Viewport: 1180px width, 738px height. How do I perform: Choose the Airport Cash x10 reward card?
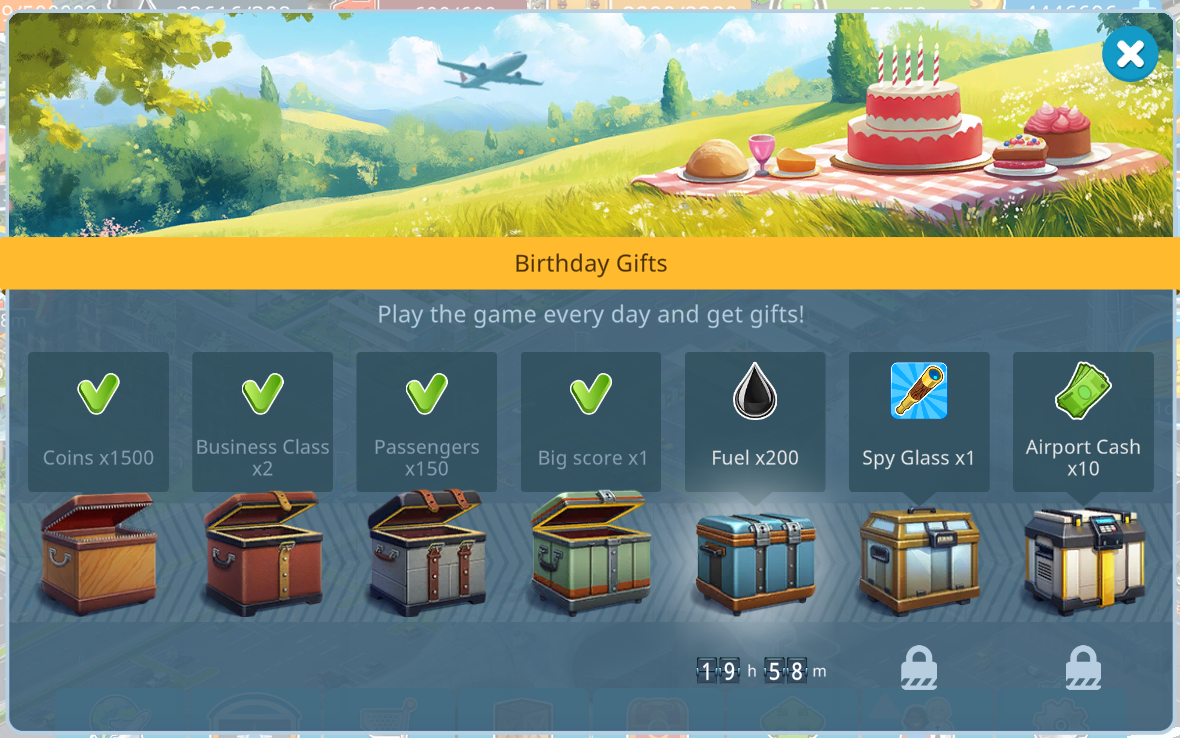pyautogui.click(x=1083, y=421)
